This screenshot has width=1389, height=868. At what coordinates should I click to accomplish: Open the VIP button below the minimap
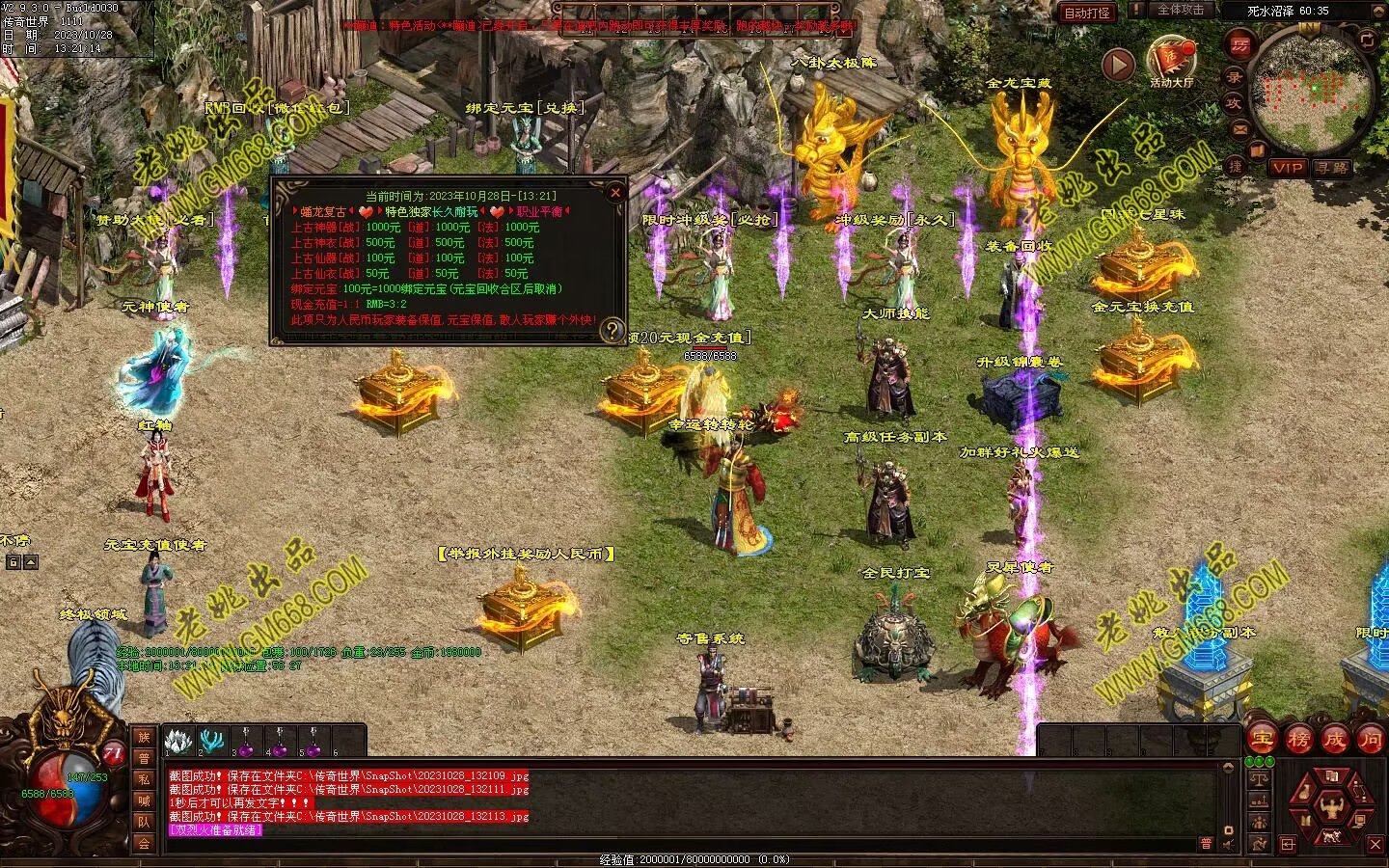coord(1287,167)
